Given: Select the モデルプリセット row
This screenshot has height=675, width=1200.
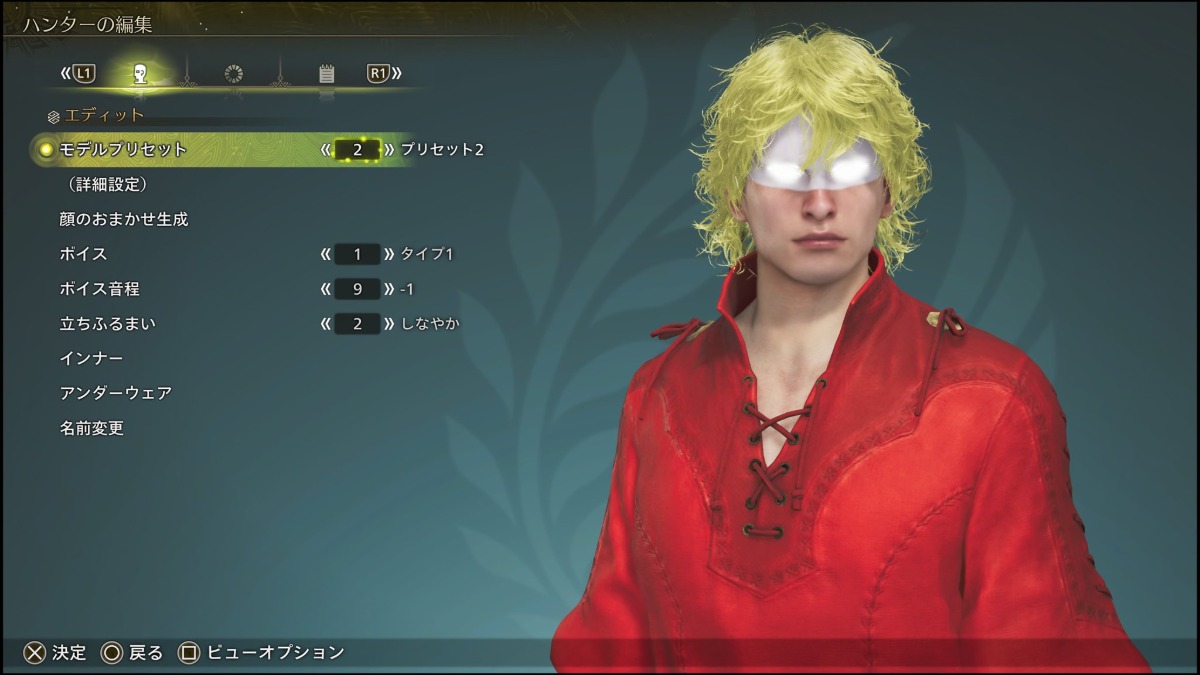Looking at the screenshot, I should coord(123,149).
